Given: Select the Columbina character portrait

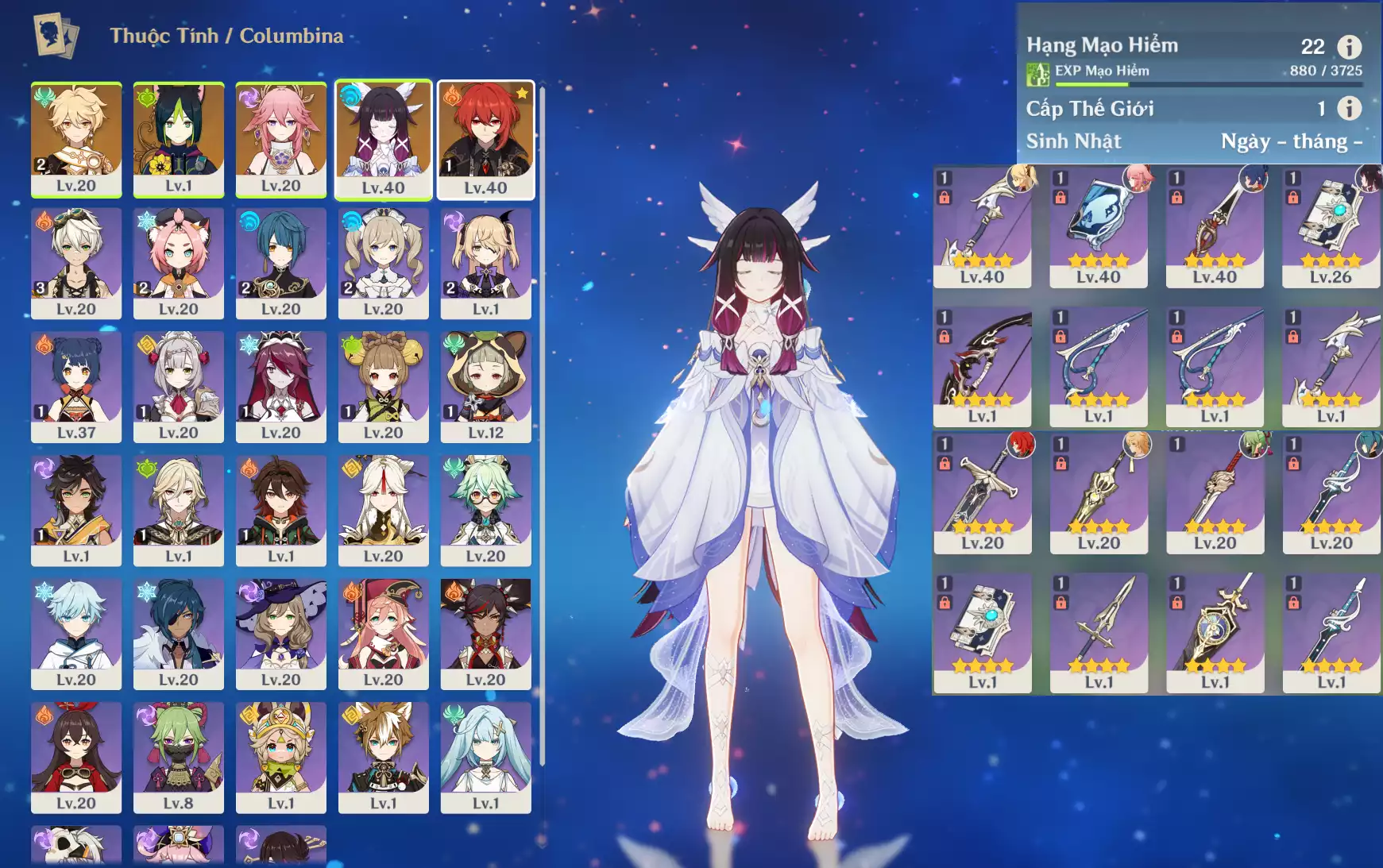Looking at the screenshot, I should point(383,138).
